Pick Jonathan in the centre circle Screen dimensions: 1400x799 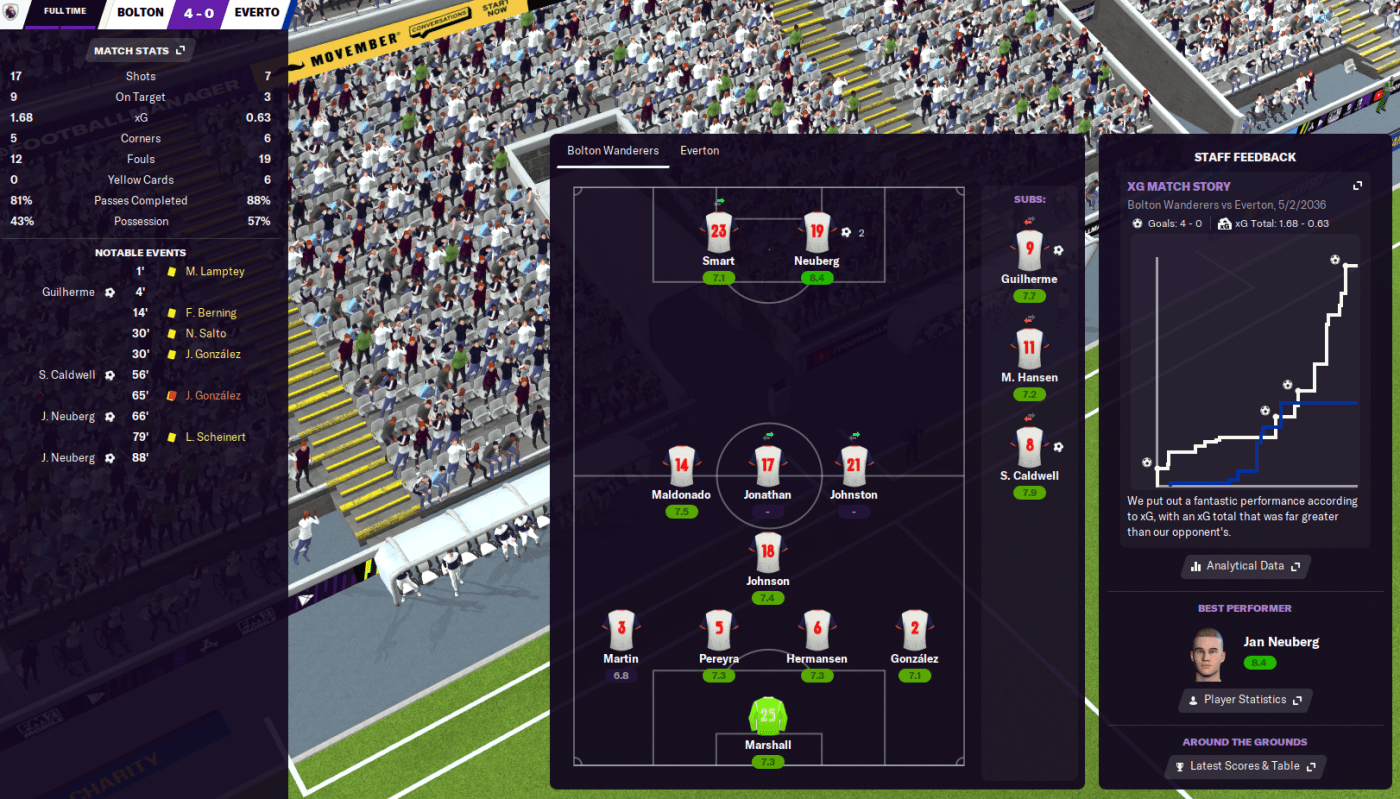tap(767, 466)
